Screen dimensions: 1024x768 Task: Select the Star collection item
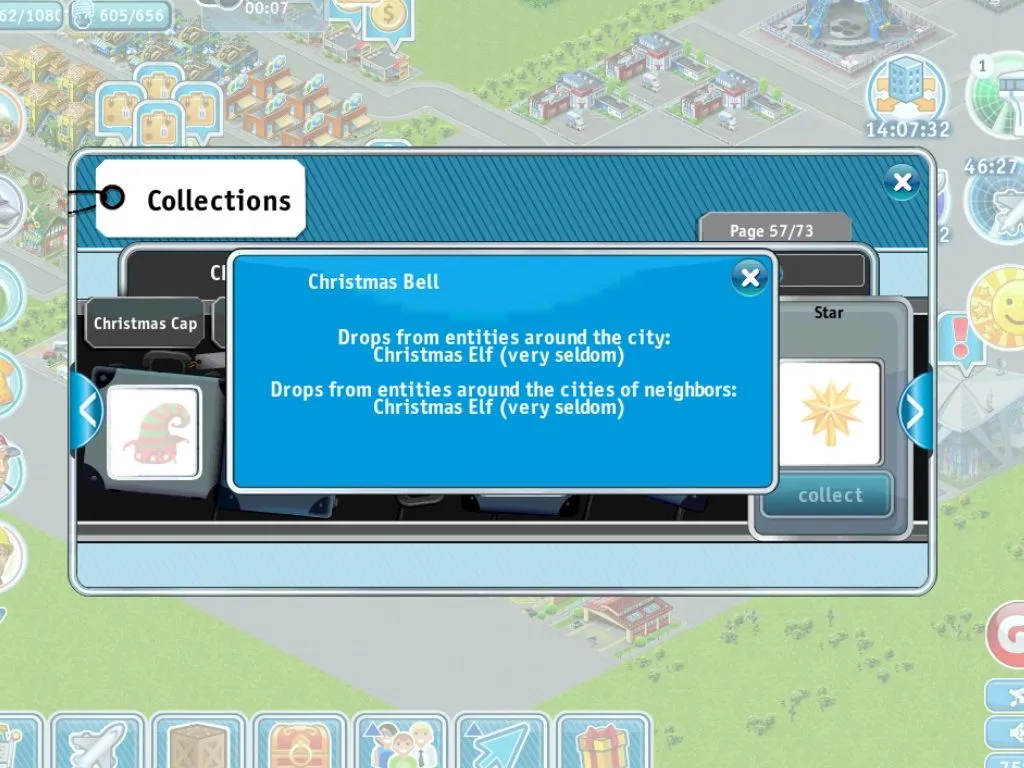[x=829, y=412]
